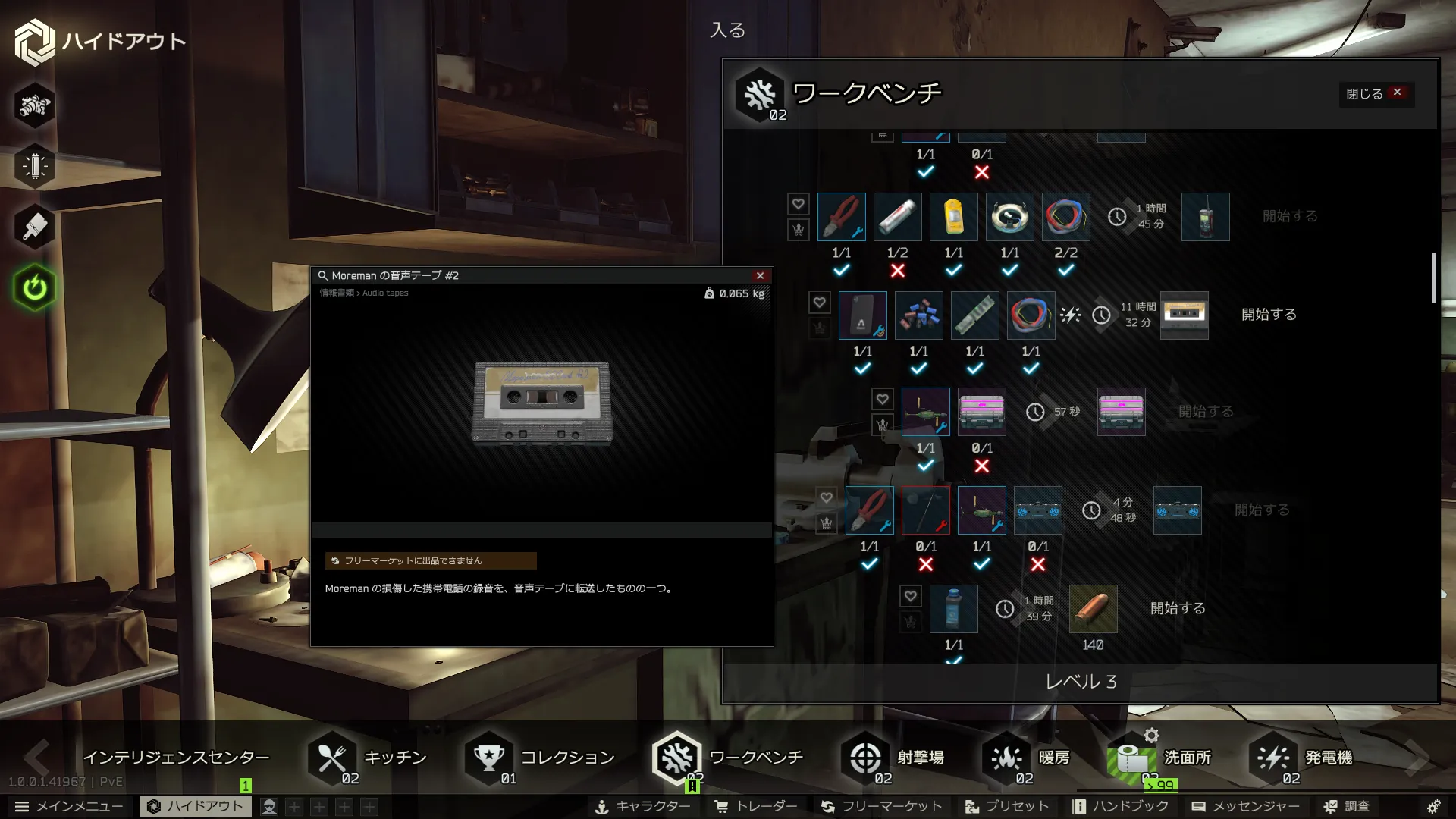Close the Workbench panel
Screen dimensions: 1456x819
point(1376,93)
